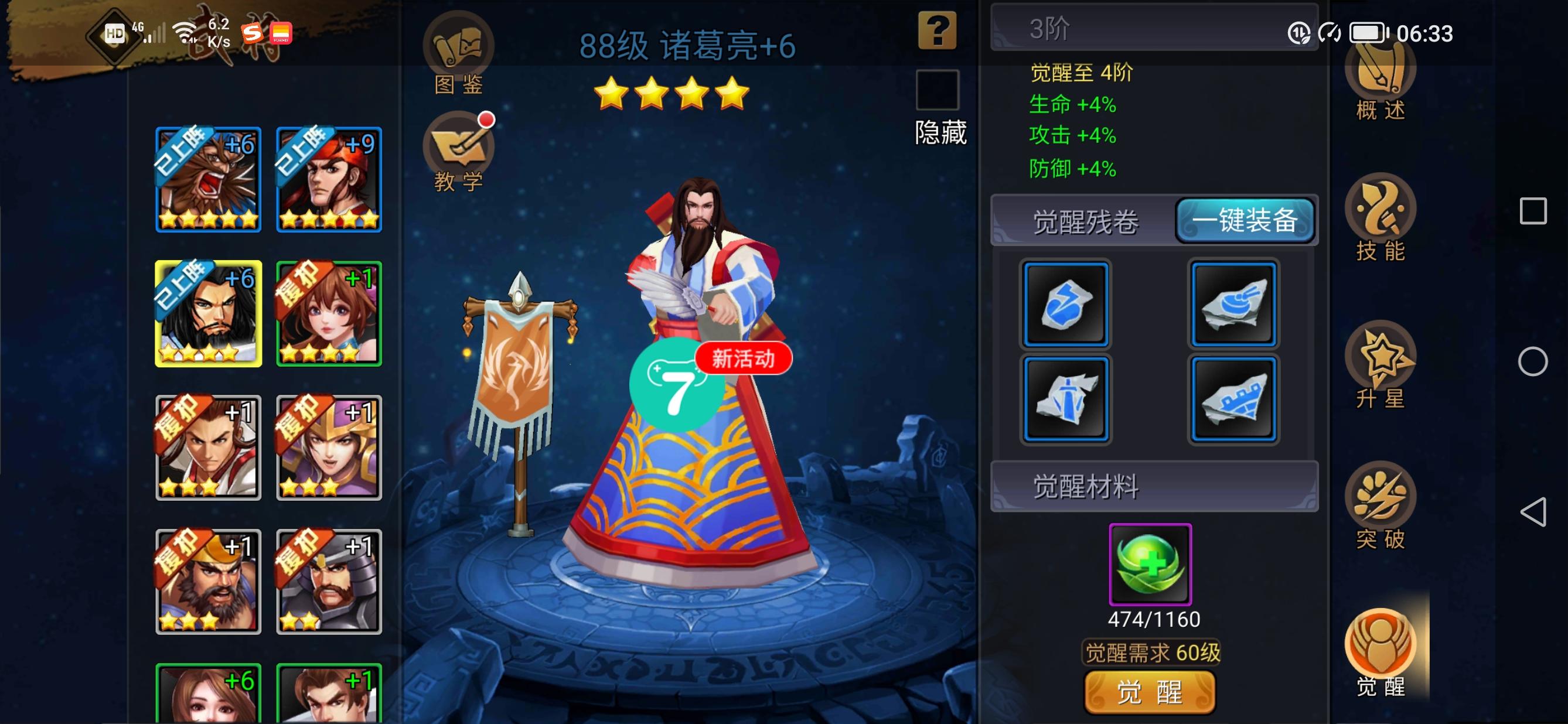Enable the 隐藏 hide checkbox
The image size is (1568, 724).
point(939,90)
